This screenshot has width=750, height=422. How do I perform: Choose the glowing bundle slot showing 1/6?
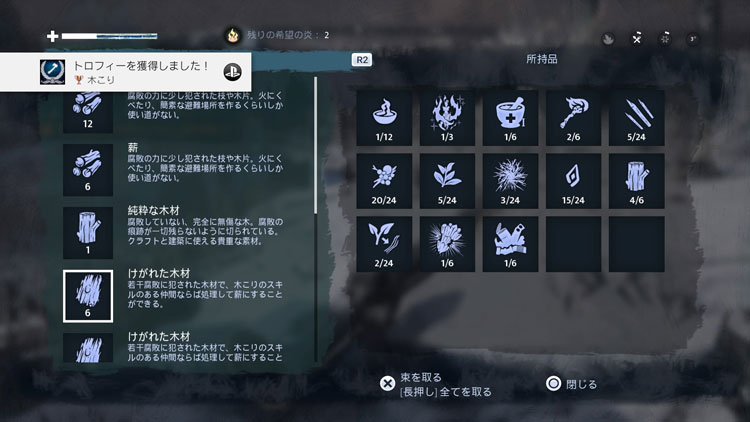pyautogui.click(x=447, y=243)
